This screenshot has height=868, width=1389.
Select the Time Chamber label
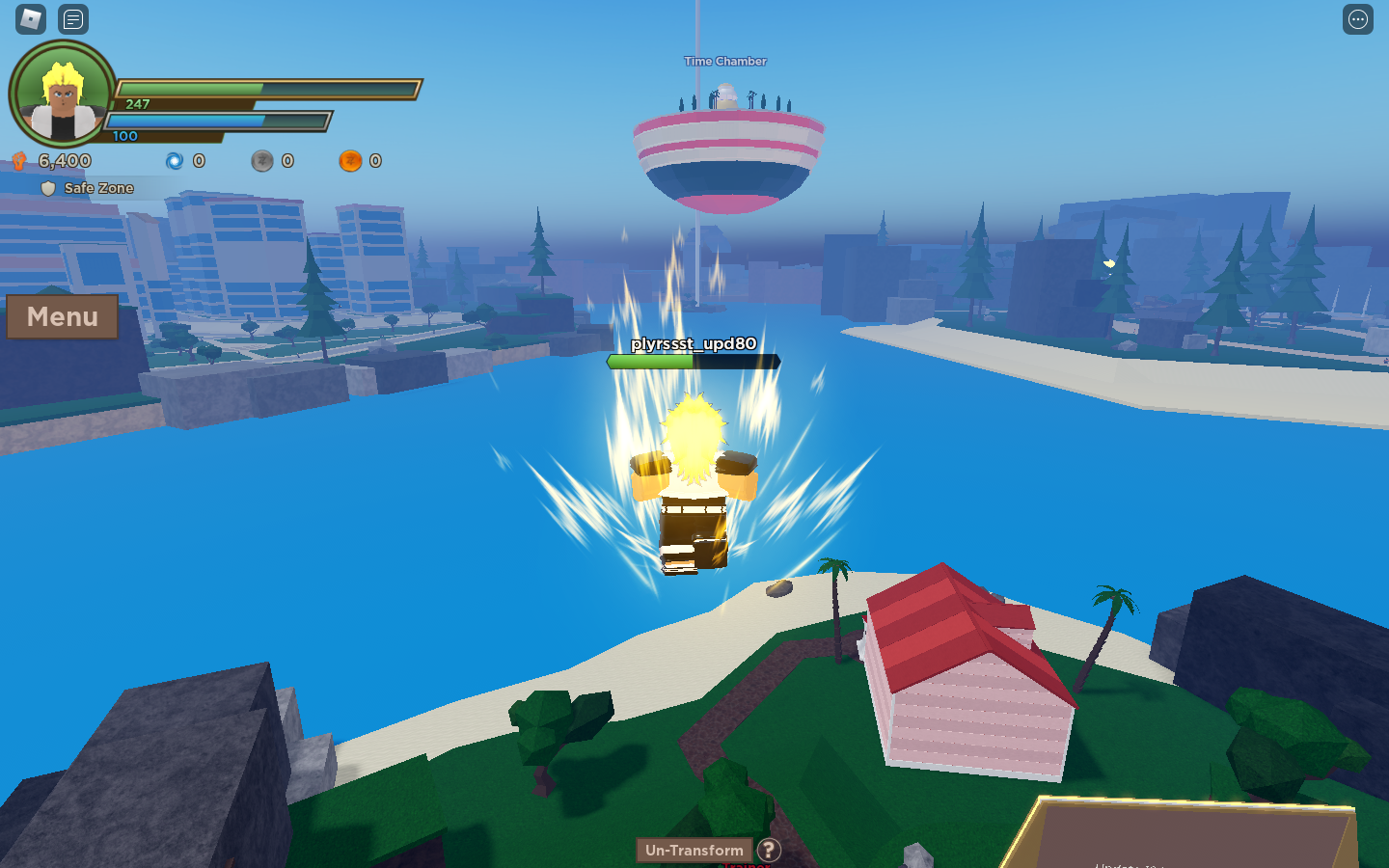724,61
